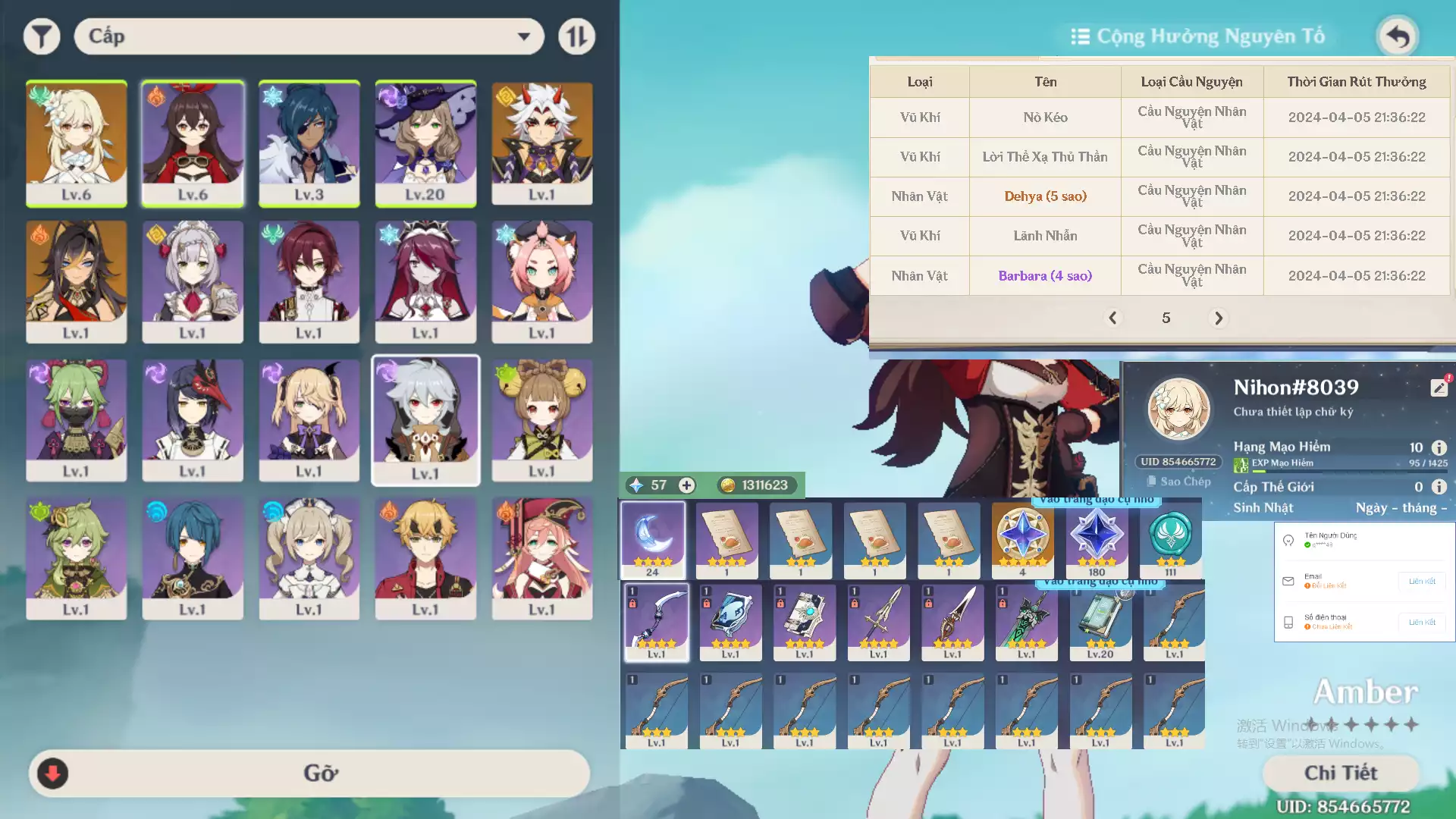Click the back arrow near Cộng Hưởng Nguyên Tố

[x=1398, y=36]
